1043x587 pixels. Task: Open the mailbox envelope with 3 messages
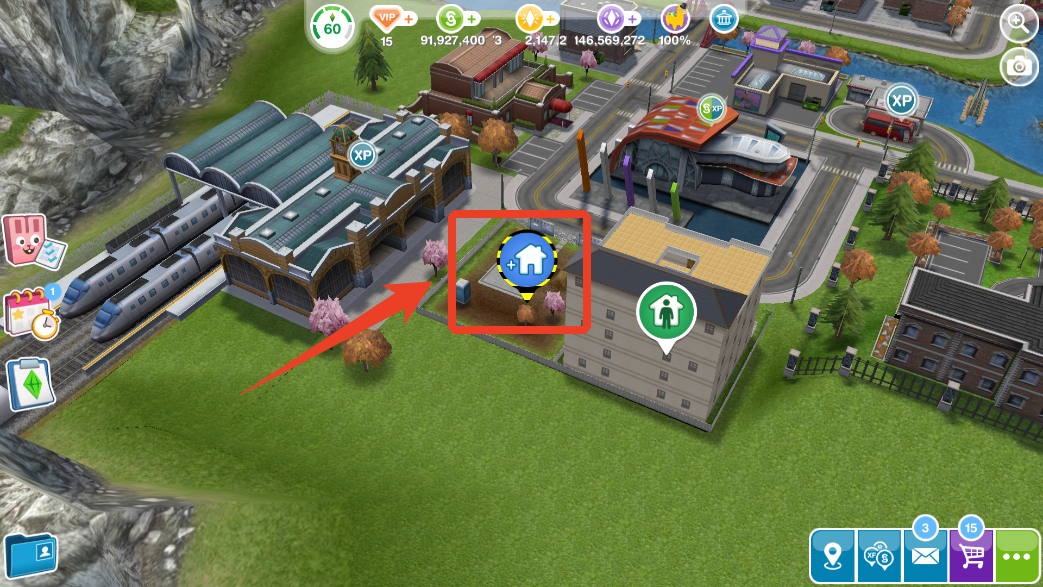coord(925,555)
